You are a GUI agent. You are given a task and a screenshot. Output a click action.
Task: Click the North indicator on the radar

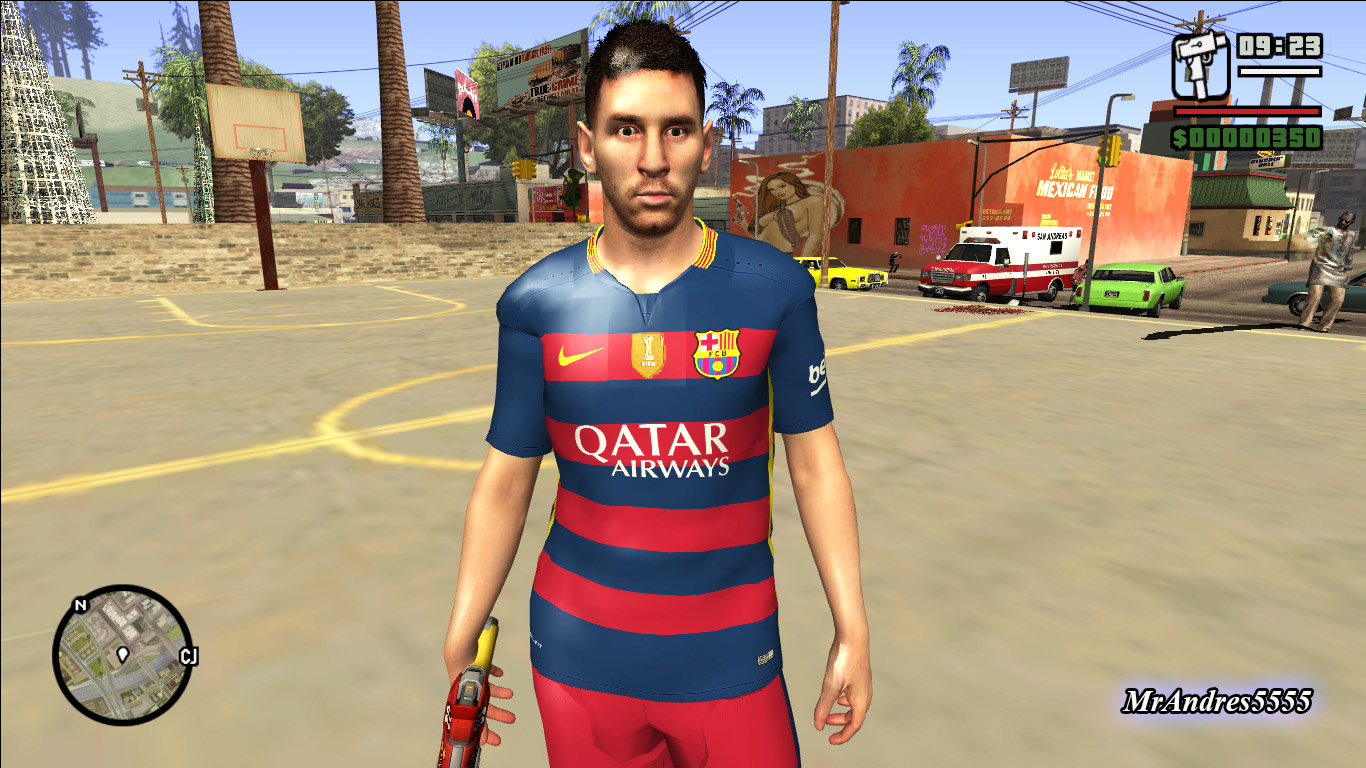point(79,604)
